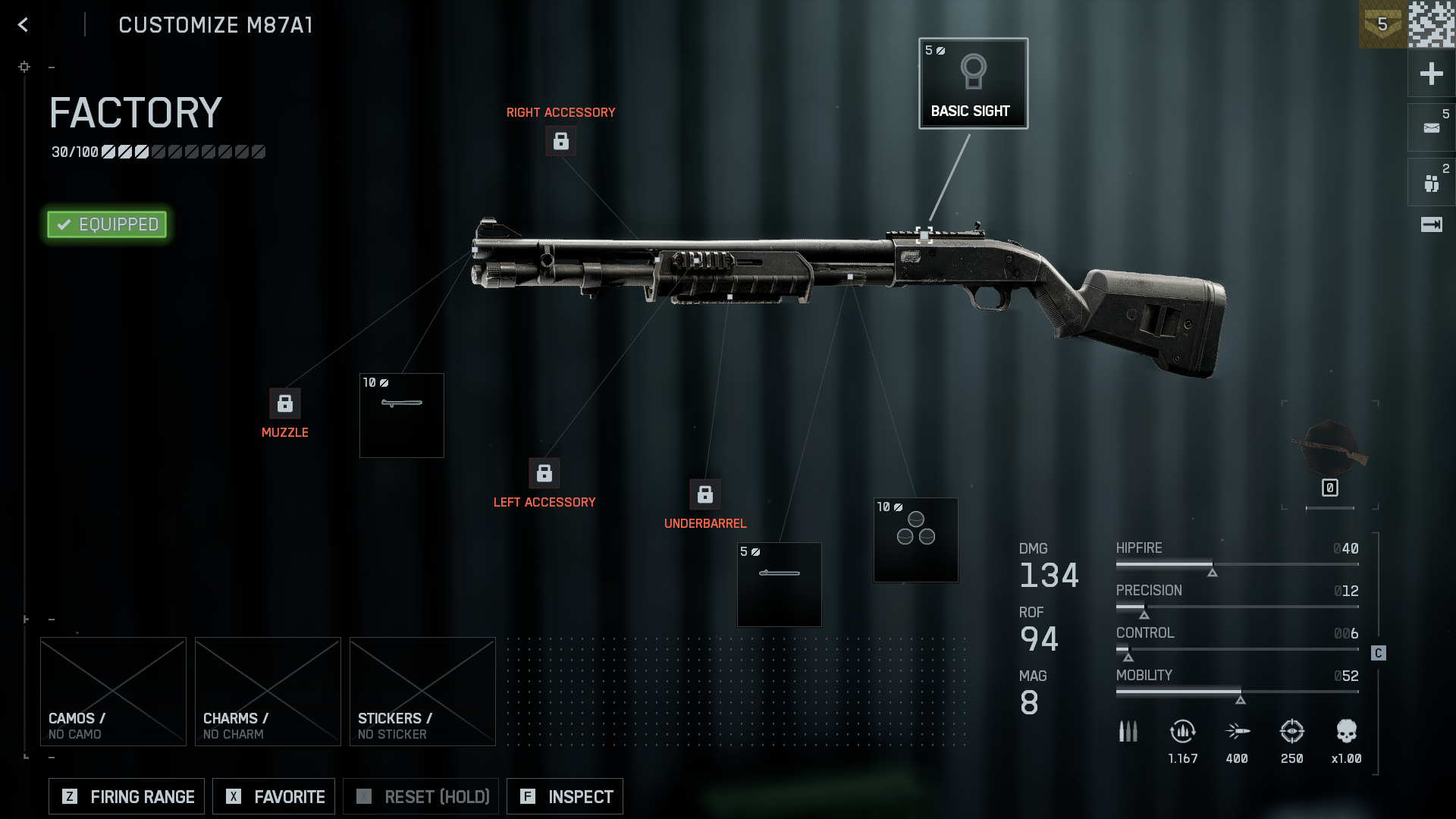Viewport: 1456px width, 819px height.
Task: Open the Basic Sight attachment slot
Action: click(x=973, y=83)
